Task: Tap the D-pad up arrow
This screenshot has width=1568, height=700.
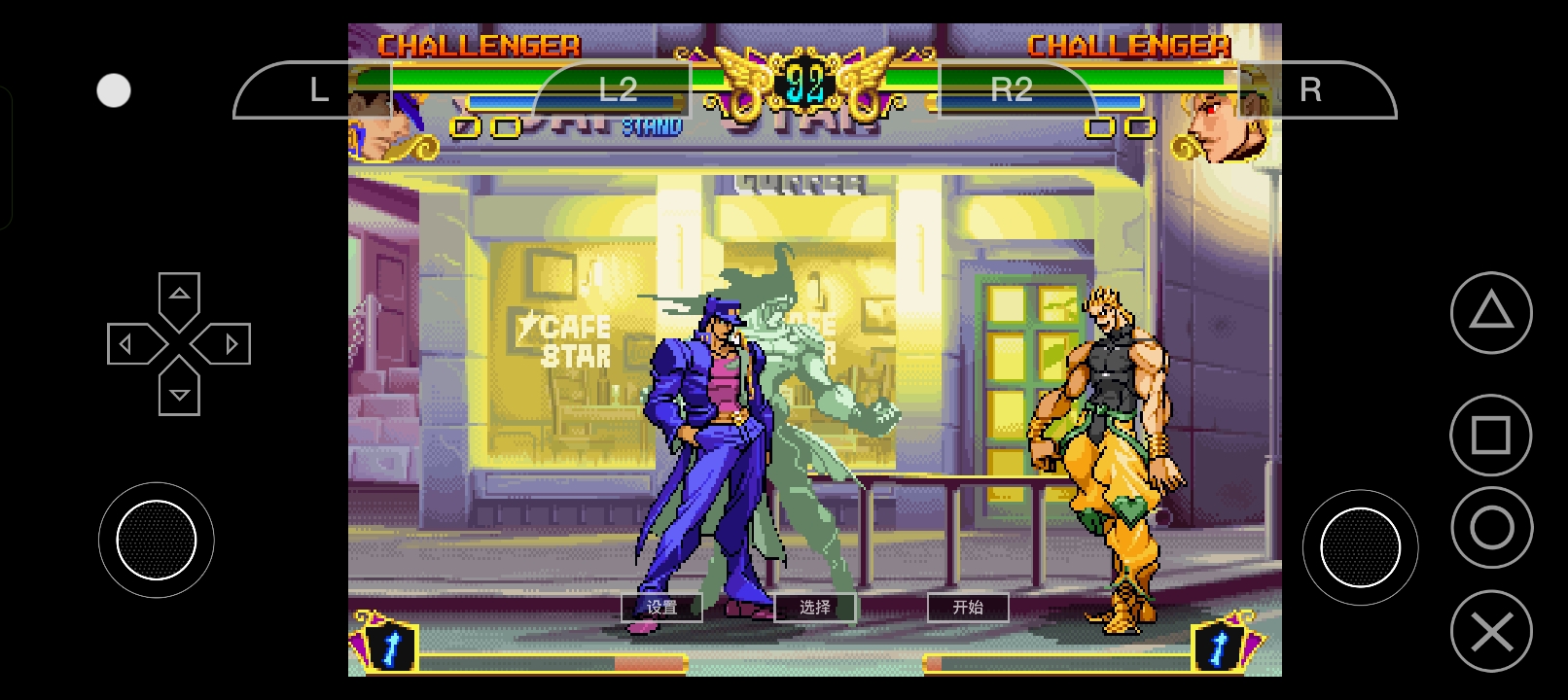Action: click(x=179, y=295)
